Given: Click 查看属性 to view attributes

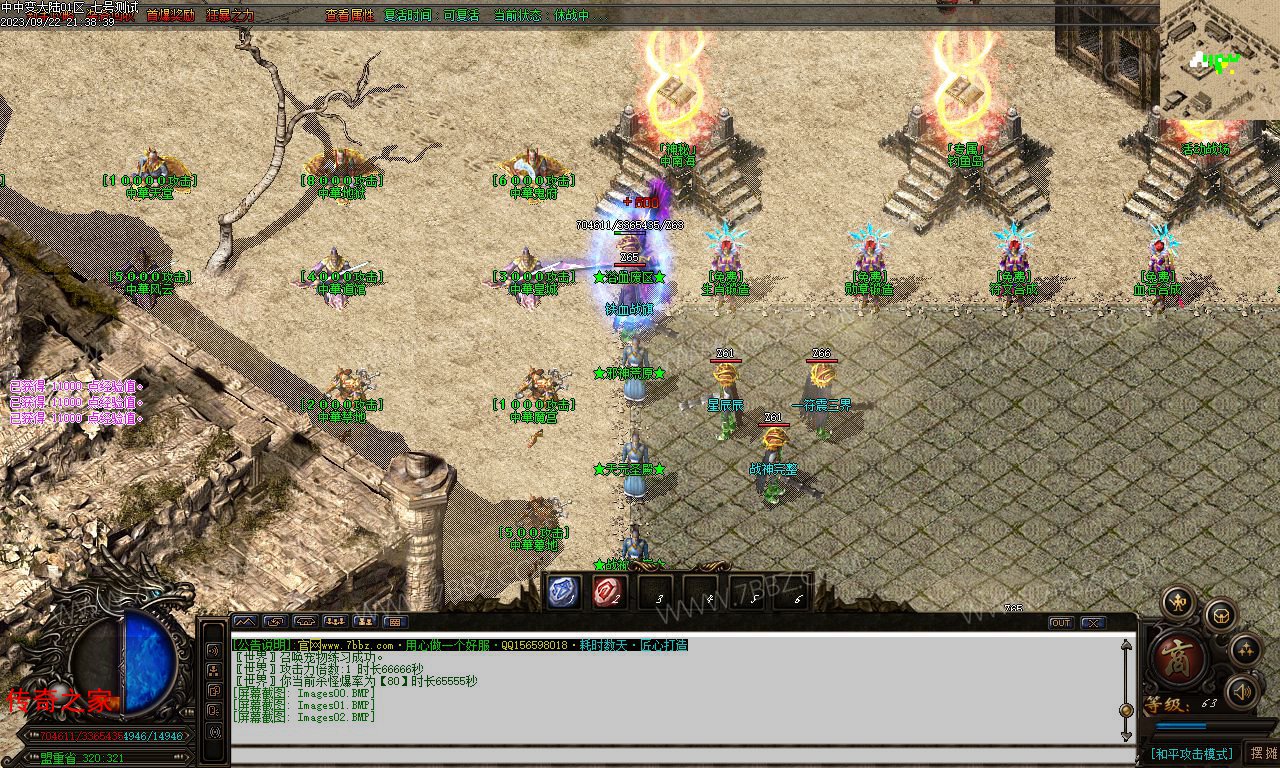Looking at the screenshot, I should (349, 16).
